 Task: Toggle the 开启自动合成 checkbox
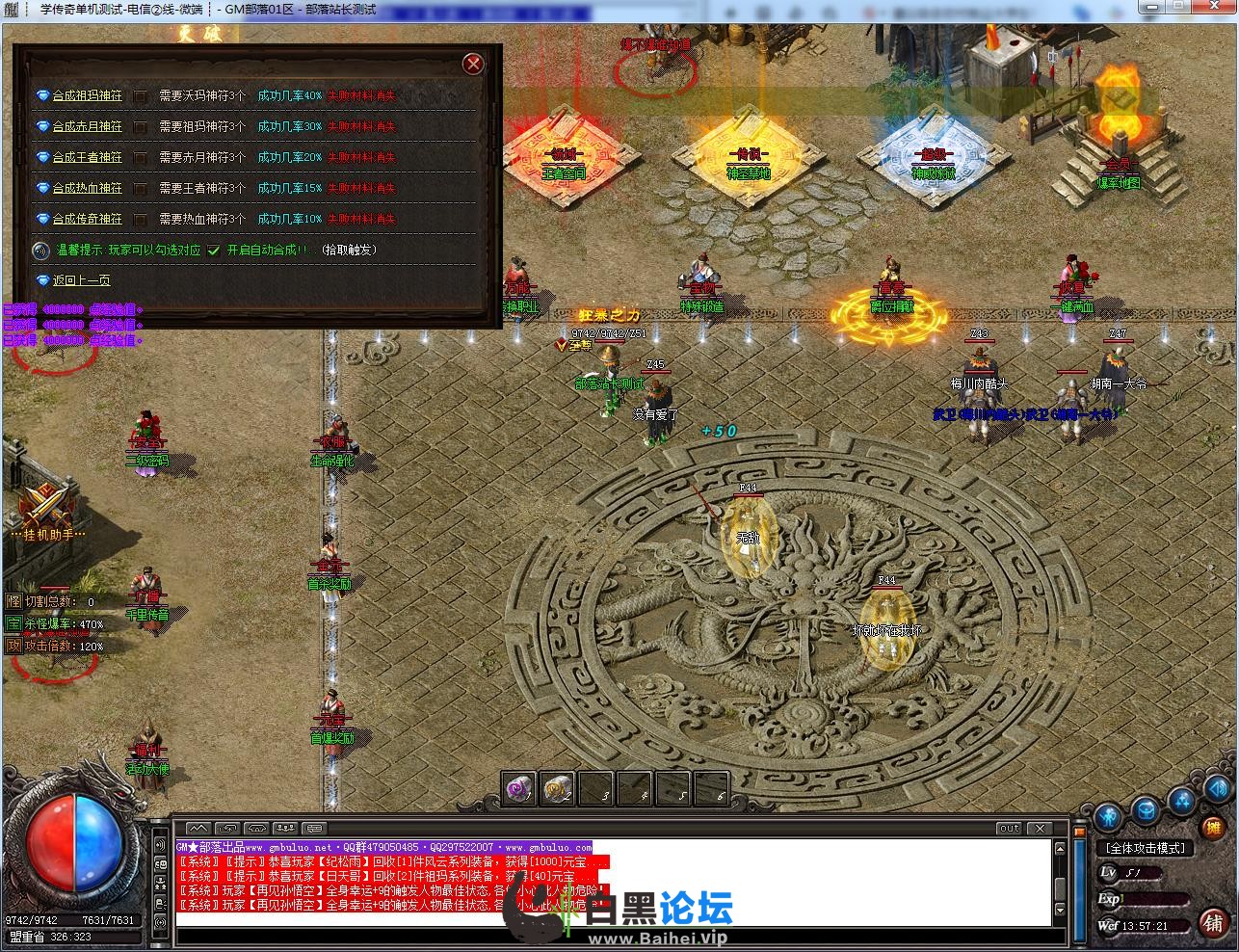click(x=214, y=251)
